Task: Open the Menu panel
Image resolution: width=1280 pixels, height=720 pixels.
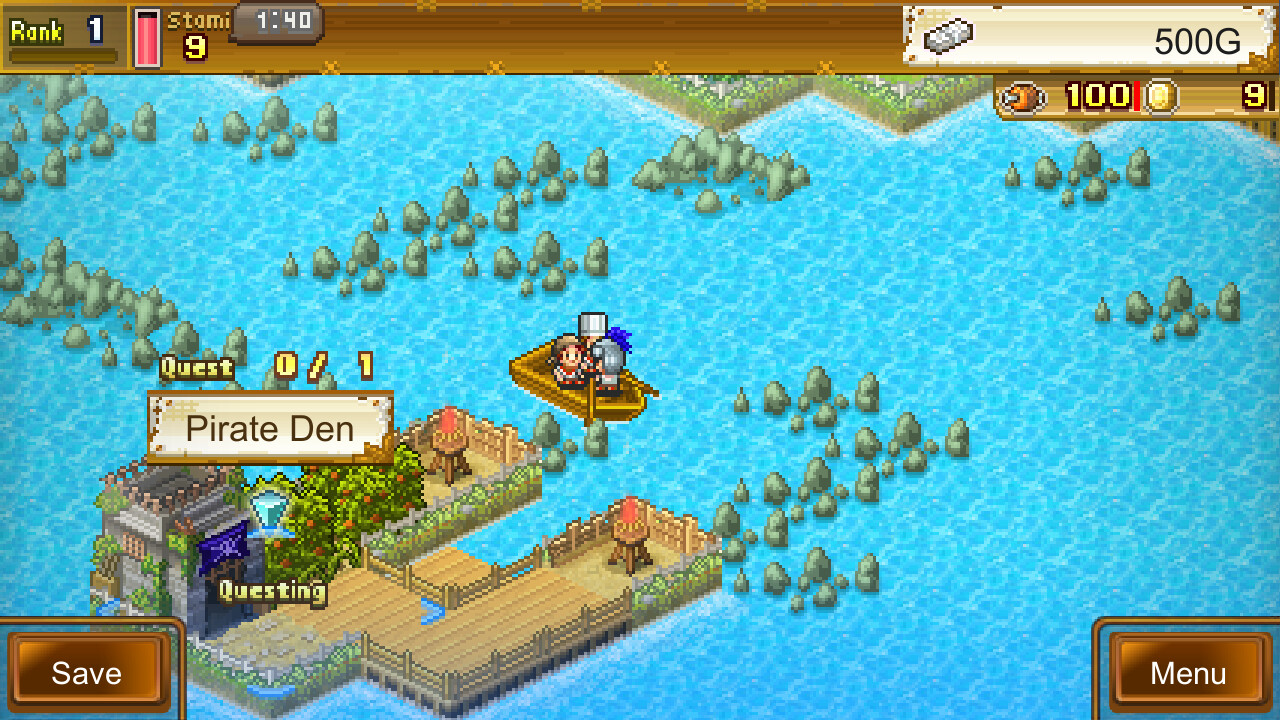Action: tap(1188, 673)
